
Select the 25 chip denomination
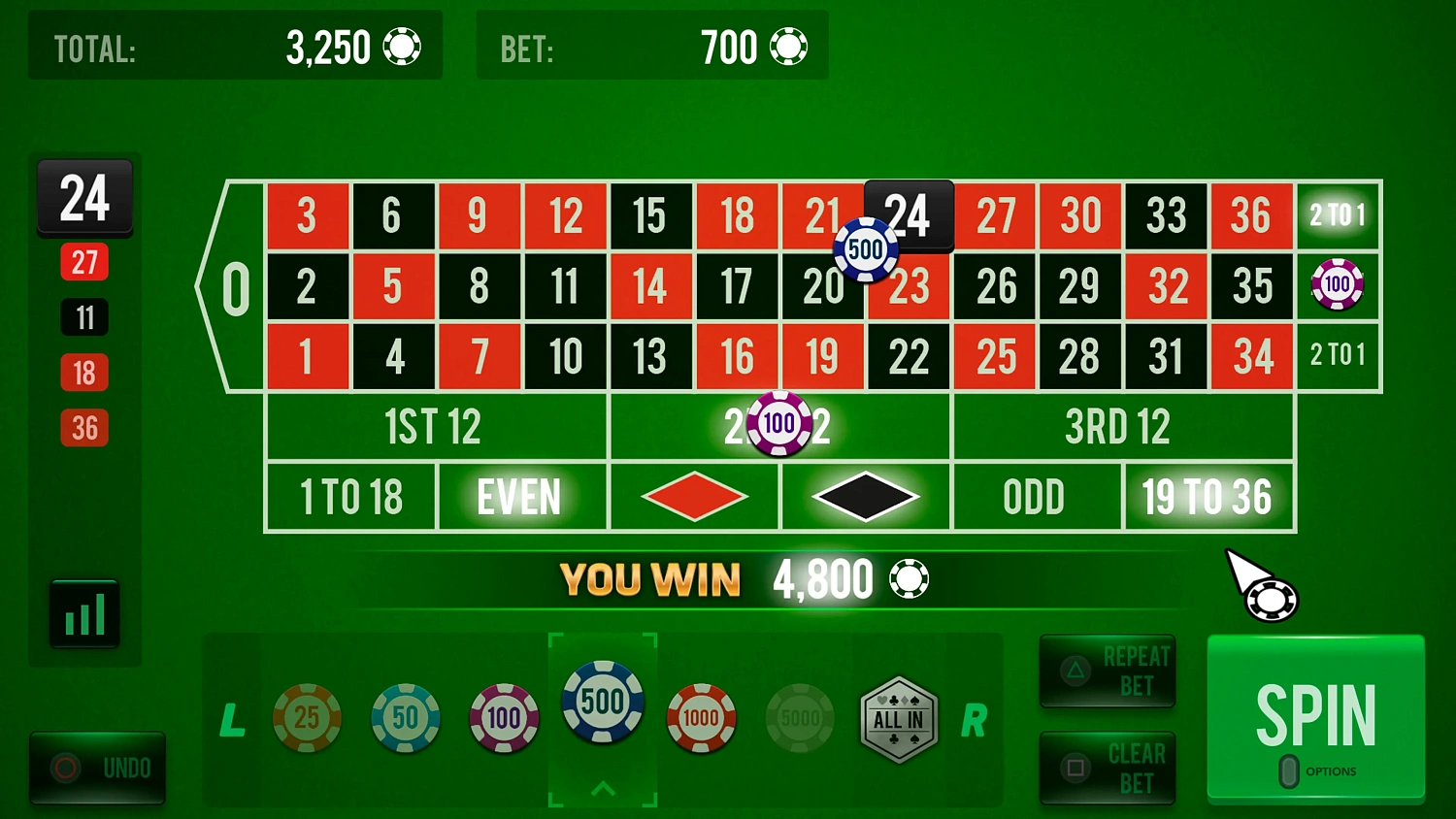coord(309,718)
